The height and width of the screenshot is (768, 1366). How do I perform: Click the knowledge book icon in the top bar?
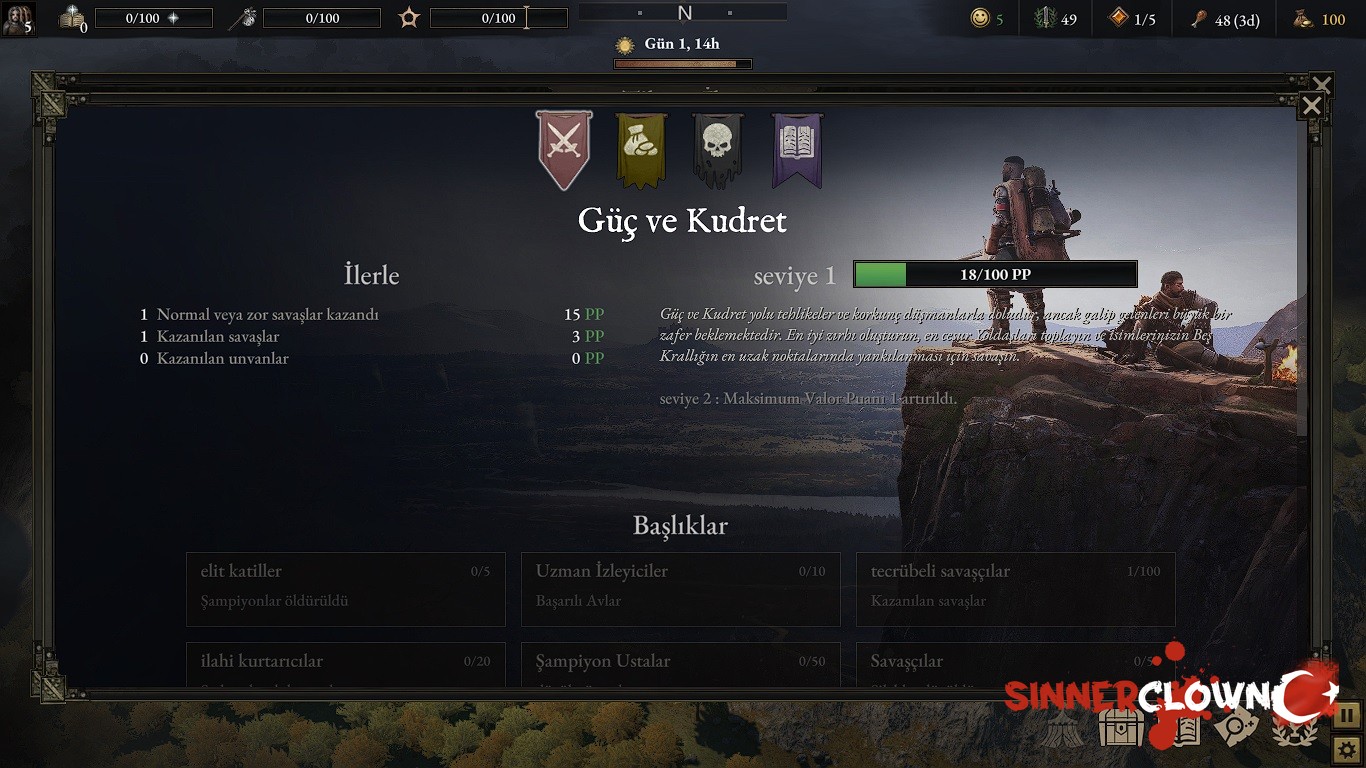pos(71,18)
